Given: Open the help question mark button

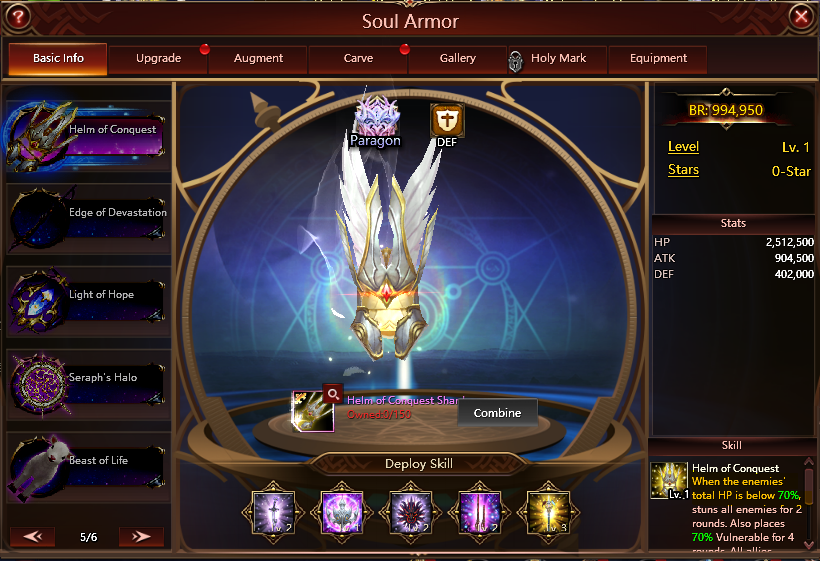Looking at the screenshot, I should pyautogui.click(x=17, y=16).
